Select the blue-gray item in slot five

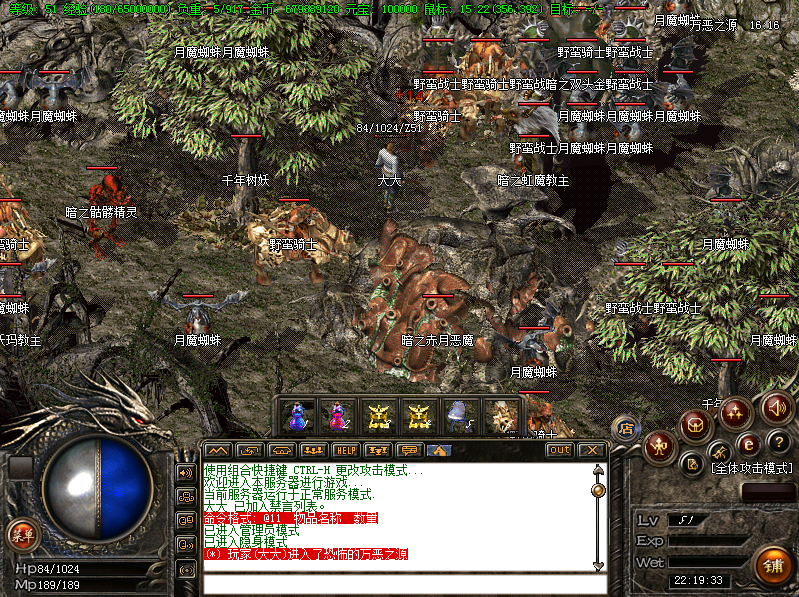459,415
